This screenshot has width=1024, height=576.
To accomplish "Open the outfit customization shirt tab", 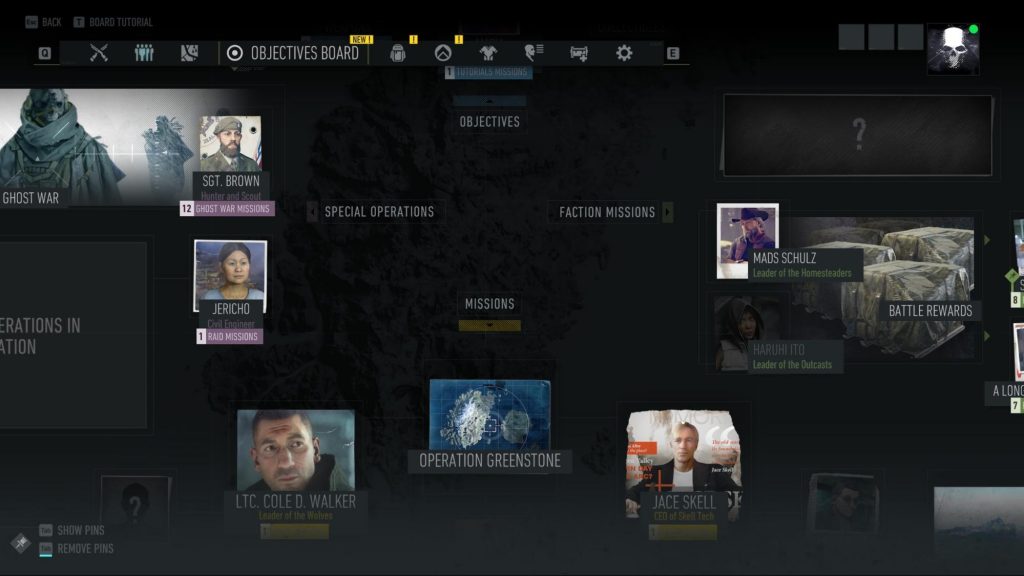I will click(488, 53).
